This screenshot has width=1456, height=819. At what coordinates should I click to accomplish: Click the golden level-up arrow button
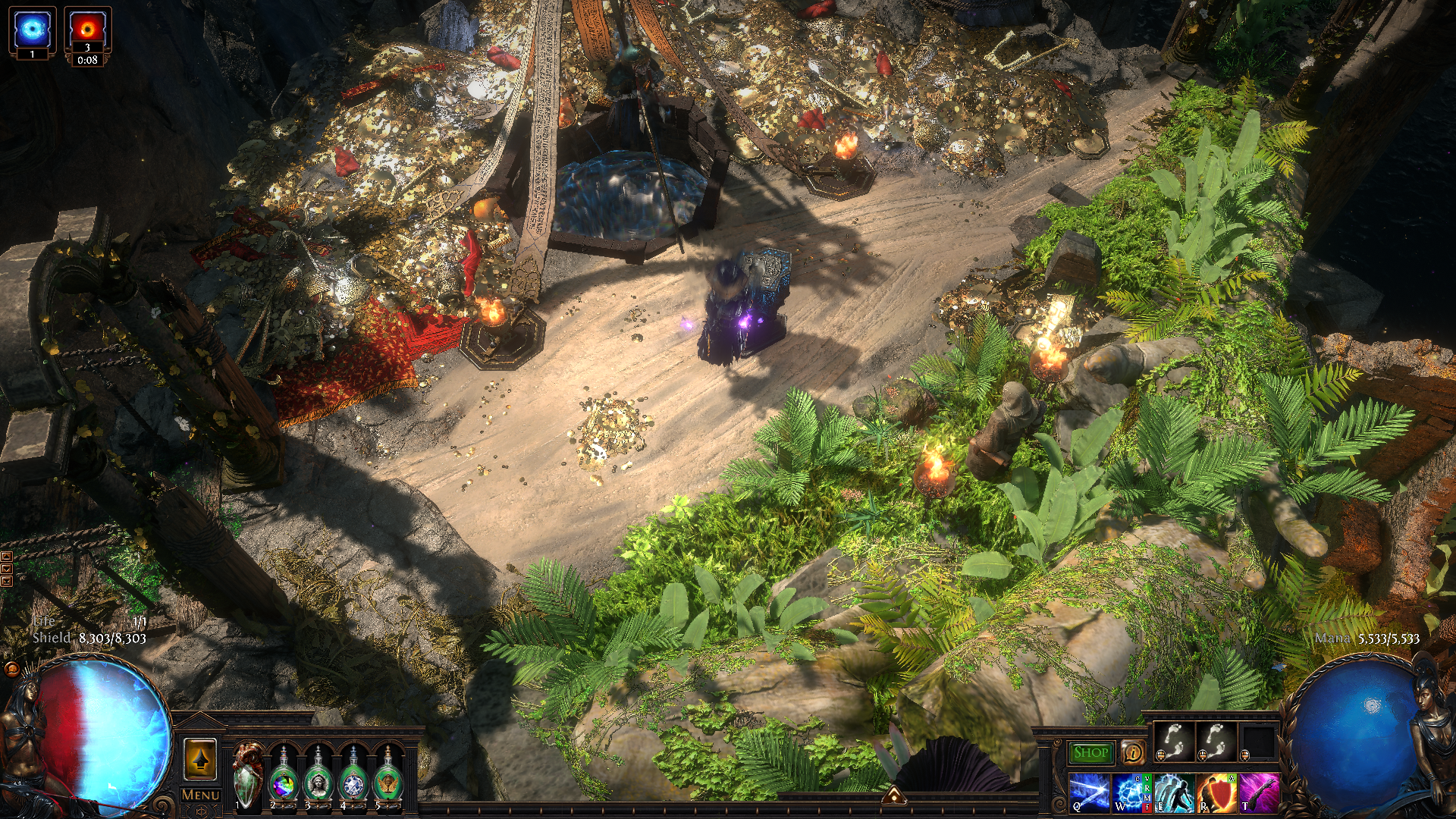coord(200,759)
